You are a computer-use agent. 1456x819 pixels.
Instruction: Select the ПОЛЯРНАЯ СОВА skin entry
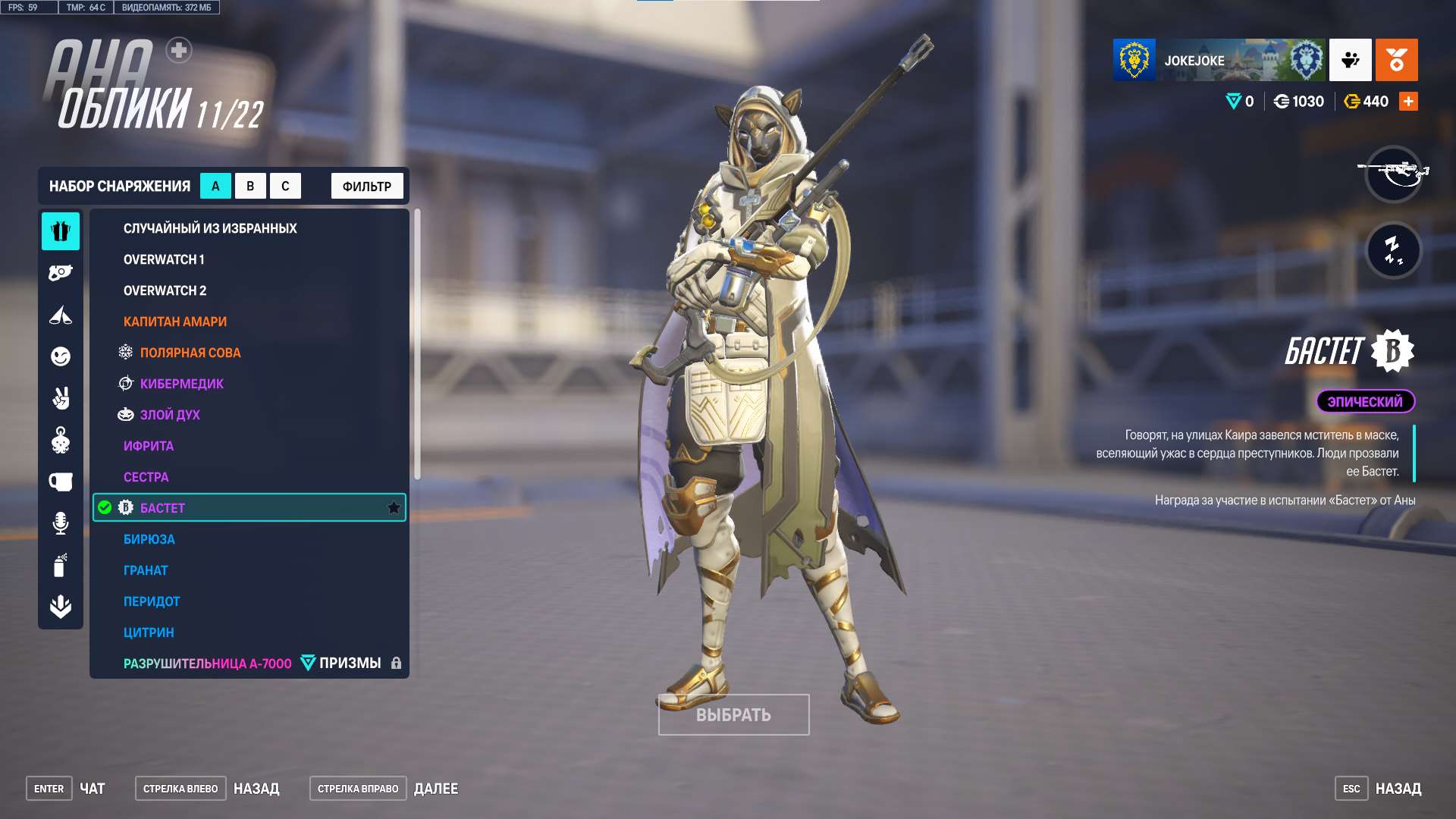point(190,352)
